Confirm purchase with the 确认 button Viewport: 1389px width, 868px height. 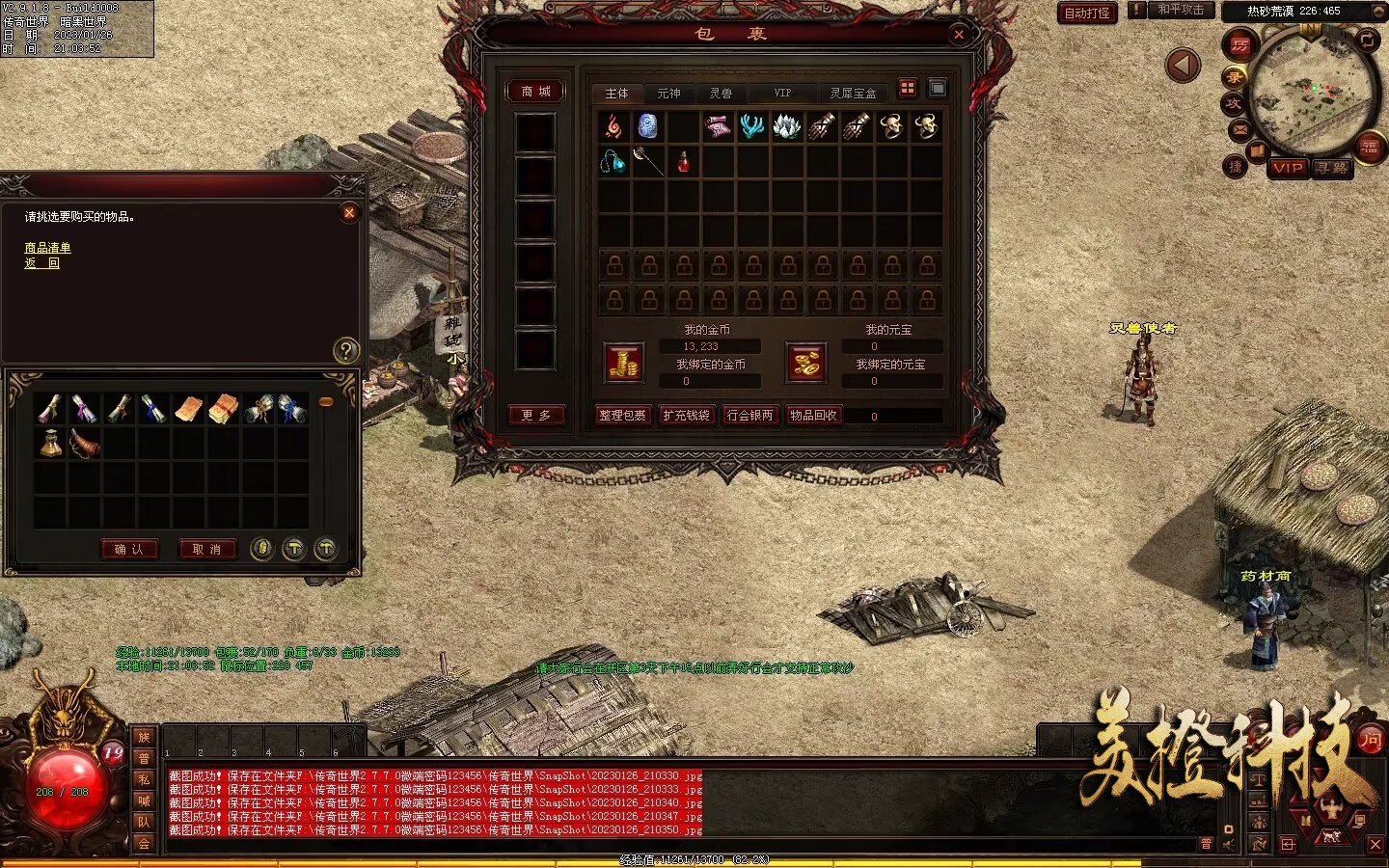tap(128, 550)
